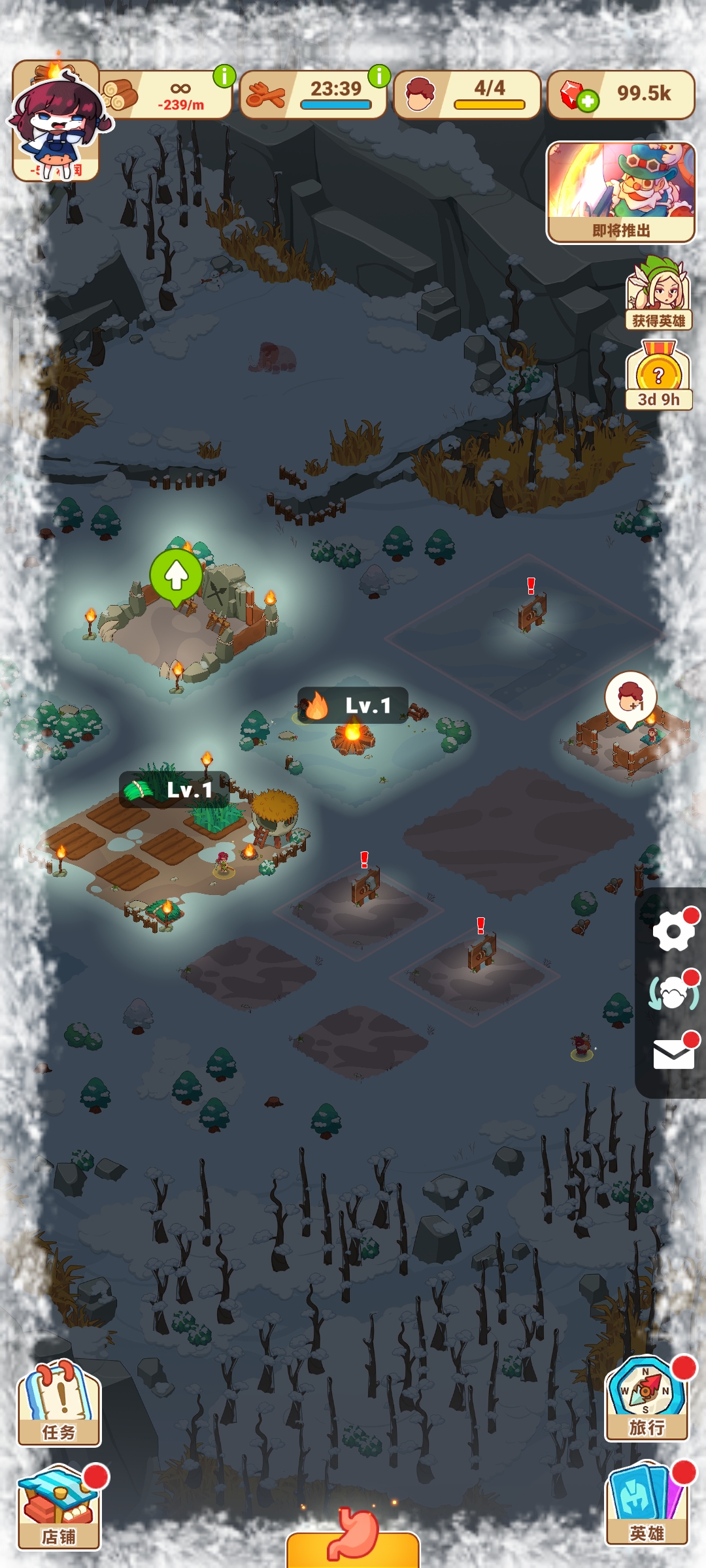Open the population 4/4 panel
The image size is (706, 1568).
pos(467,95)
